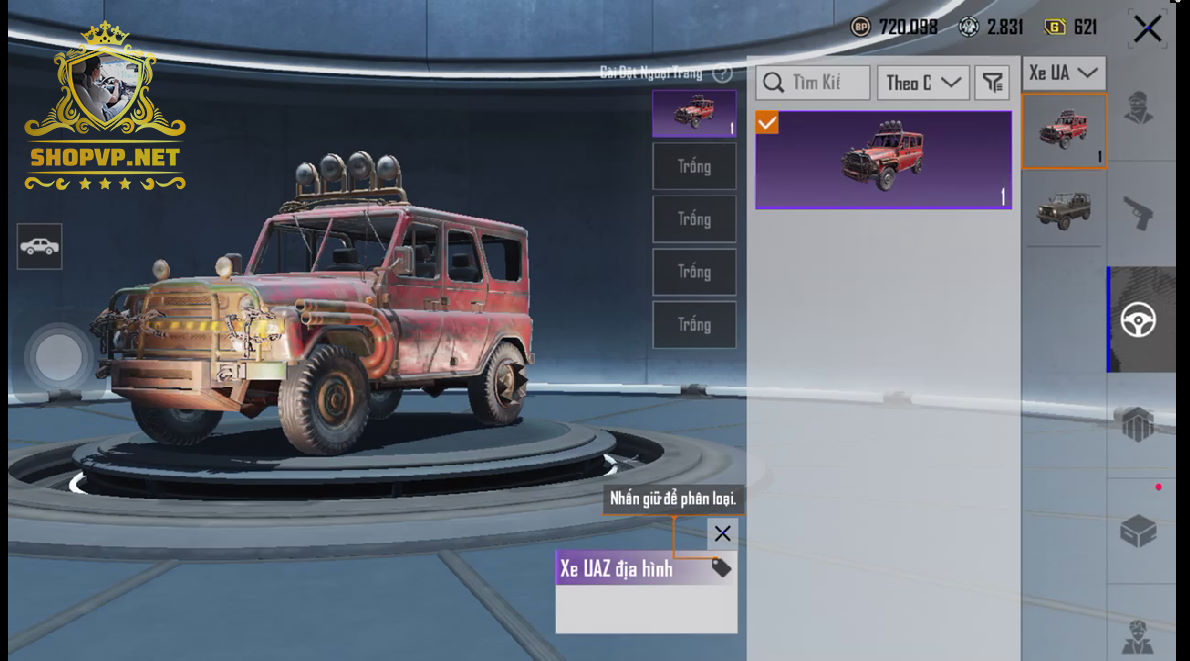Viewport: 1190px width, 661px height.
Task: Switch to the pistol weapon skins tab
Action: coord(1139,213)
